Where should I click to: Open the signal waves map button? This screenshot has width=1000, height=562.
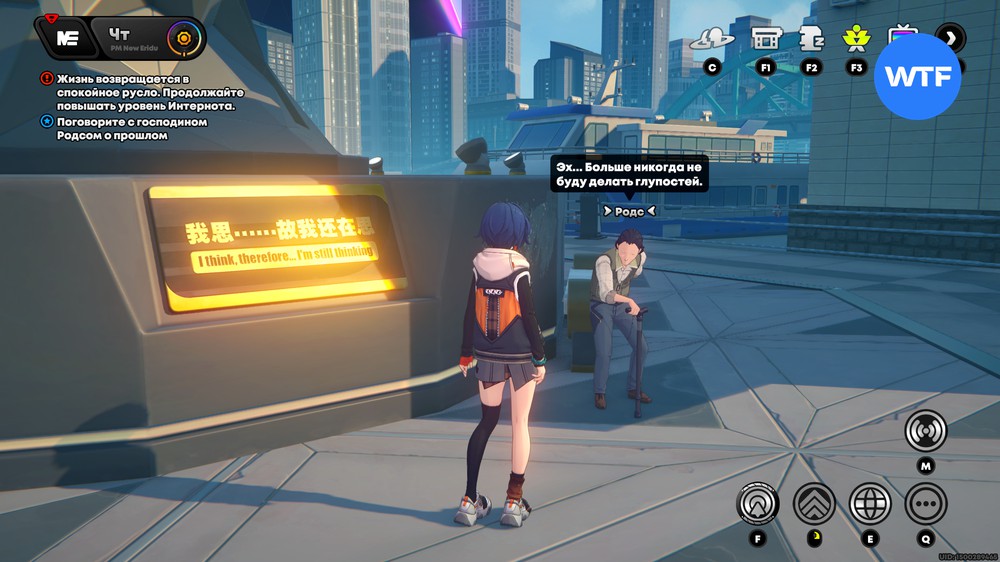[926, 432]
